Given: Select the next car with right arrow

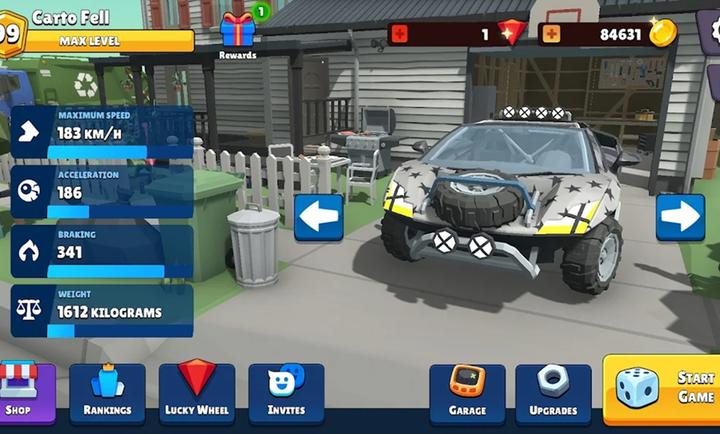Looking at the screenshot, I should 680,217.
